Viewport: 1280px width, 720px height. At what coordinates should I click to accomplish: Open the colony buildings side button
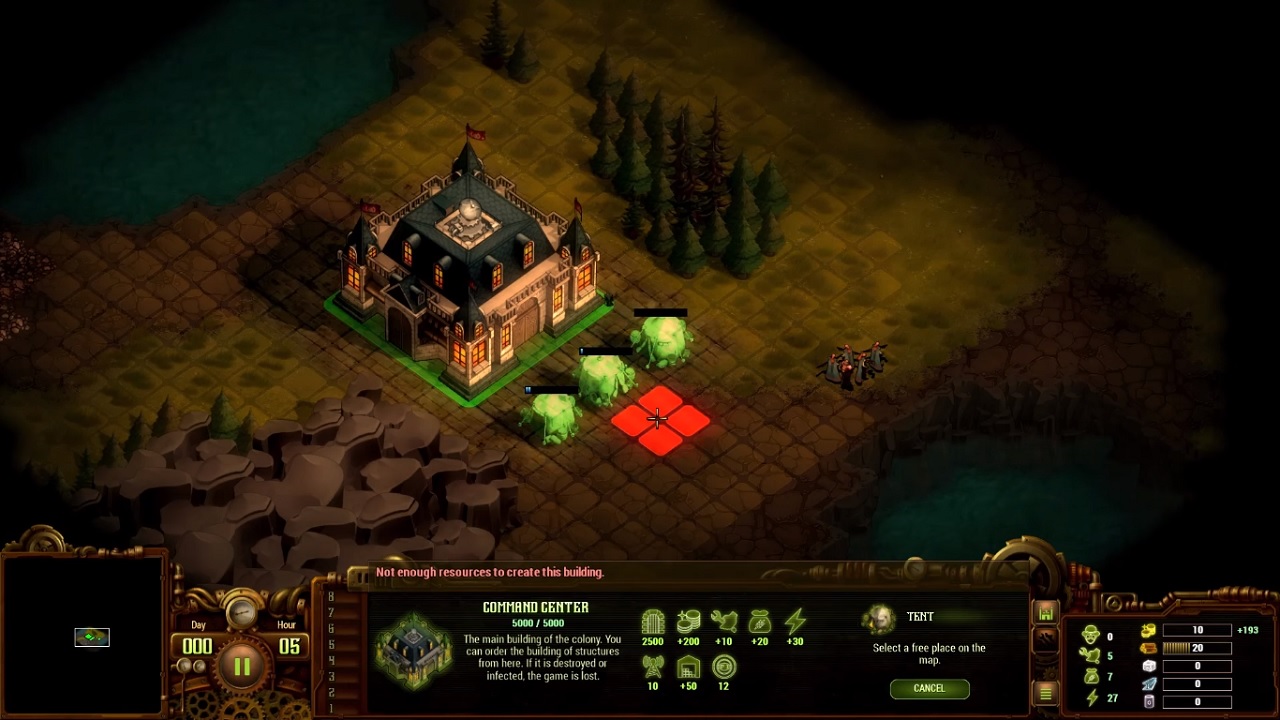(1046, 613)
